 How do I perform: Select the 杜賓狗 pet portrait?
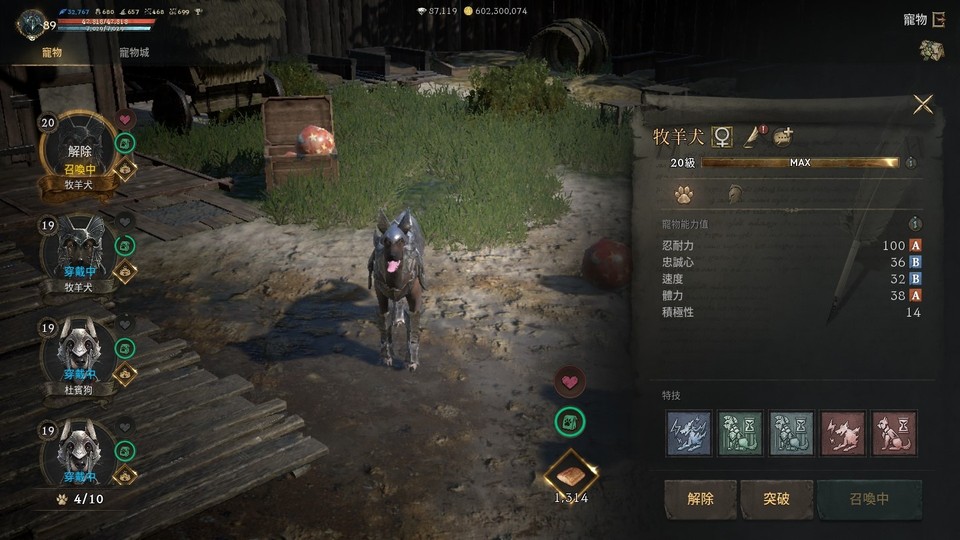click(79, 356)
